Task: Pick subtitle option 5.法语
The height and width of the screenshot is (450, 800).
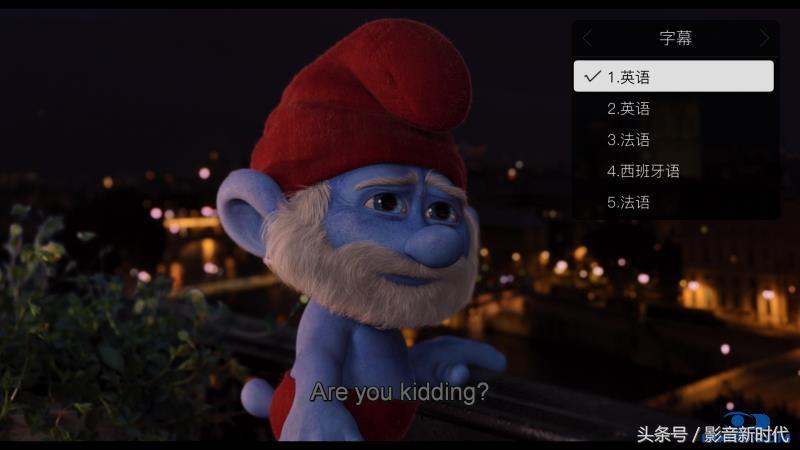Action: 673,202
